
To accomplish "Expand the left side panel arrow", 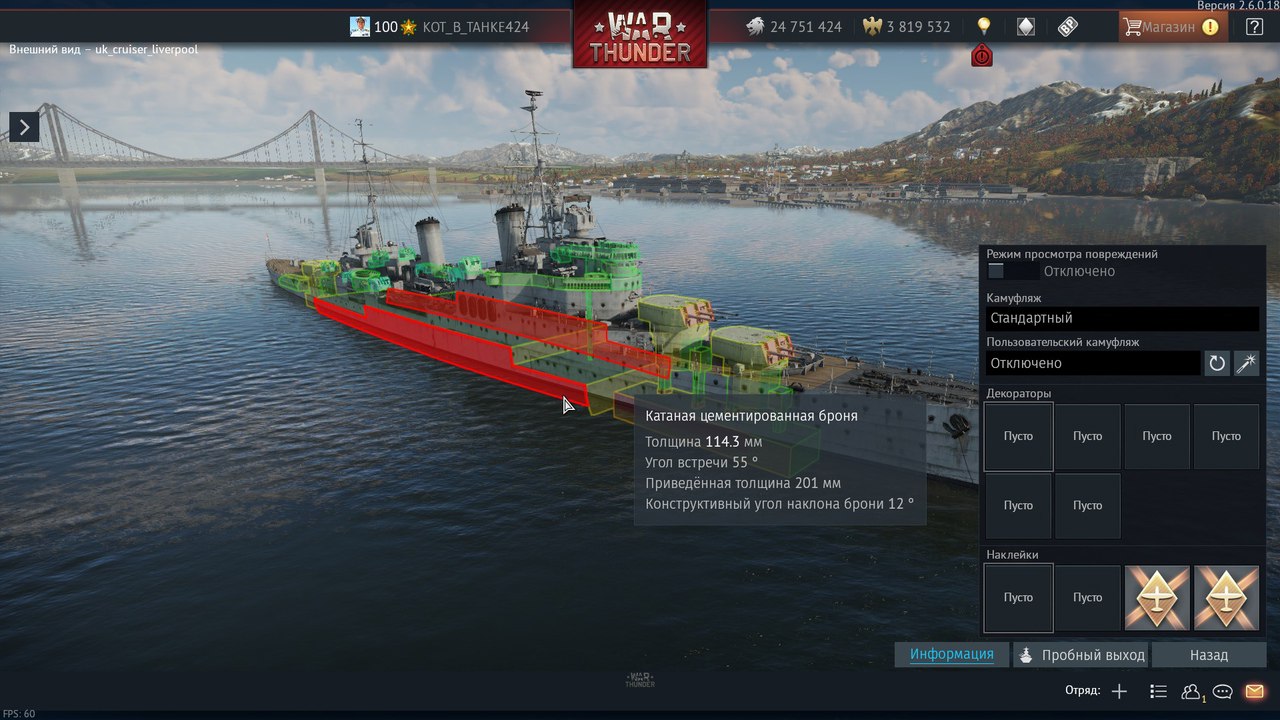I will tap(24, 125).
